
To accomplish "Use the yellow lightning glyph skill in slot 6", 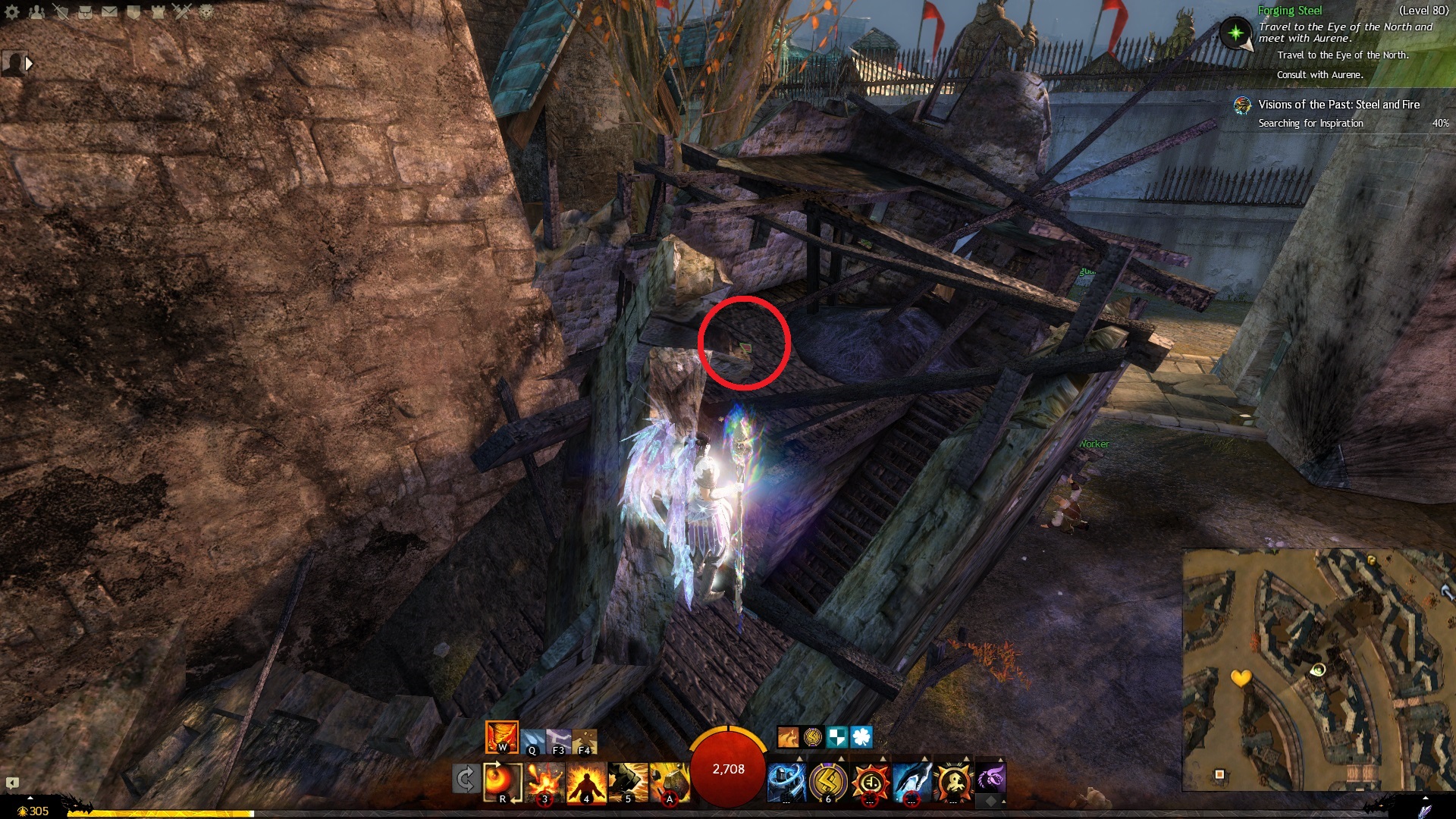I will 827,783.
